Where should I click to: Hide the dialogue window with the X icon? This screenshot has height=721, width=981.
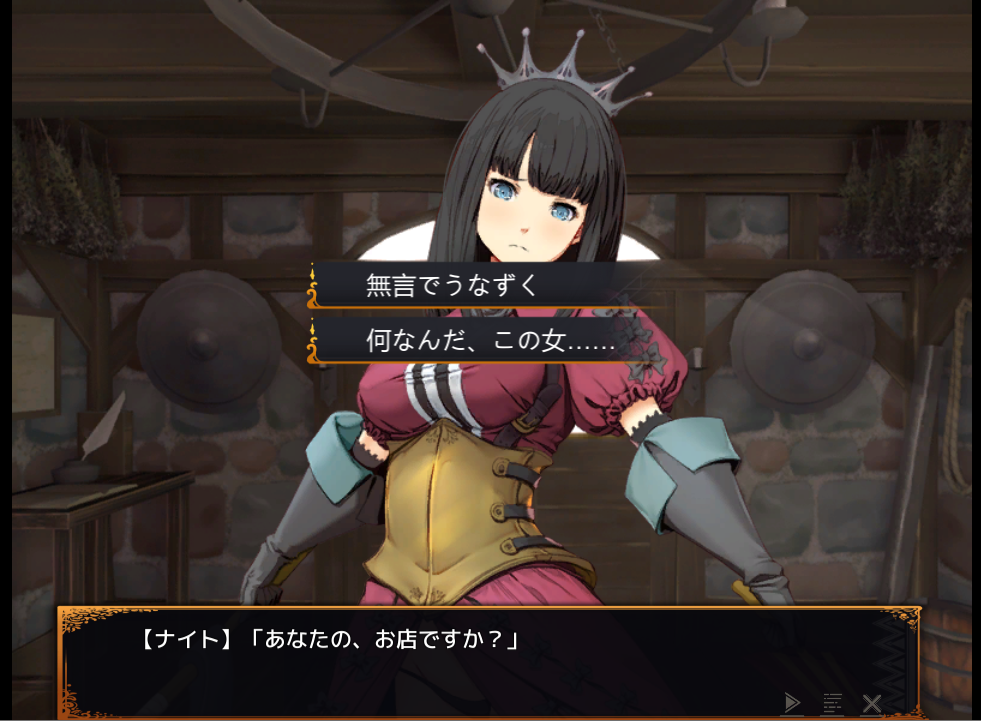872,702
